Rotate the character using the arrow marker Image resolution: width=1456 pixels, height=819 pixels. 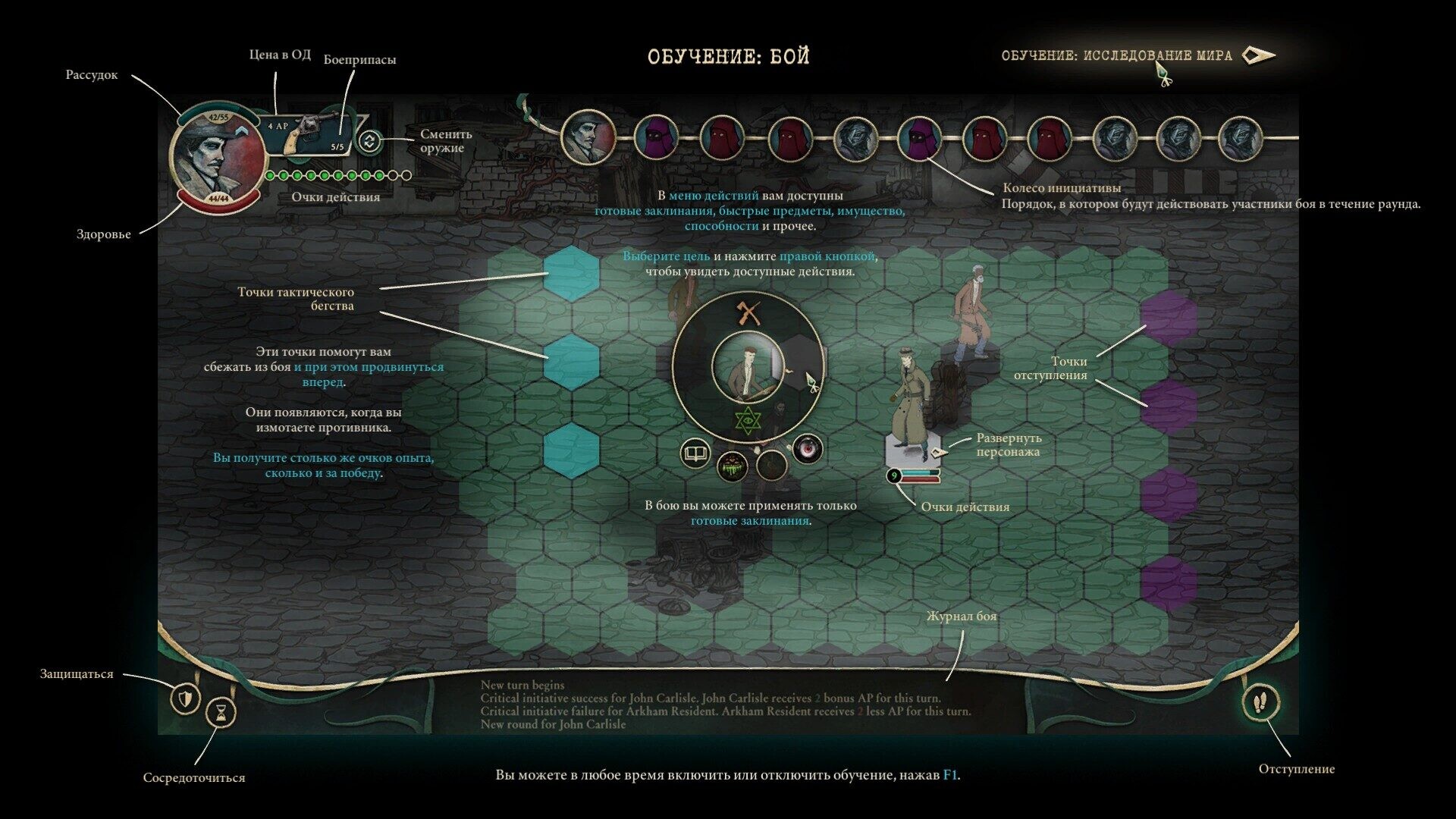coord(939,452)
